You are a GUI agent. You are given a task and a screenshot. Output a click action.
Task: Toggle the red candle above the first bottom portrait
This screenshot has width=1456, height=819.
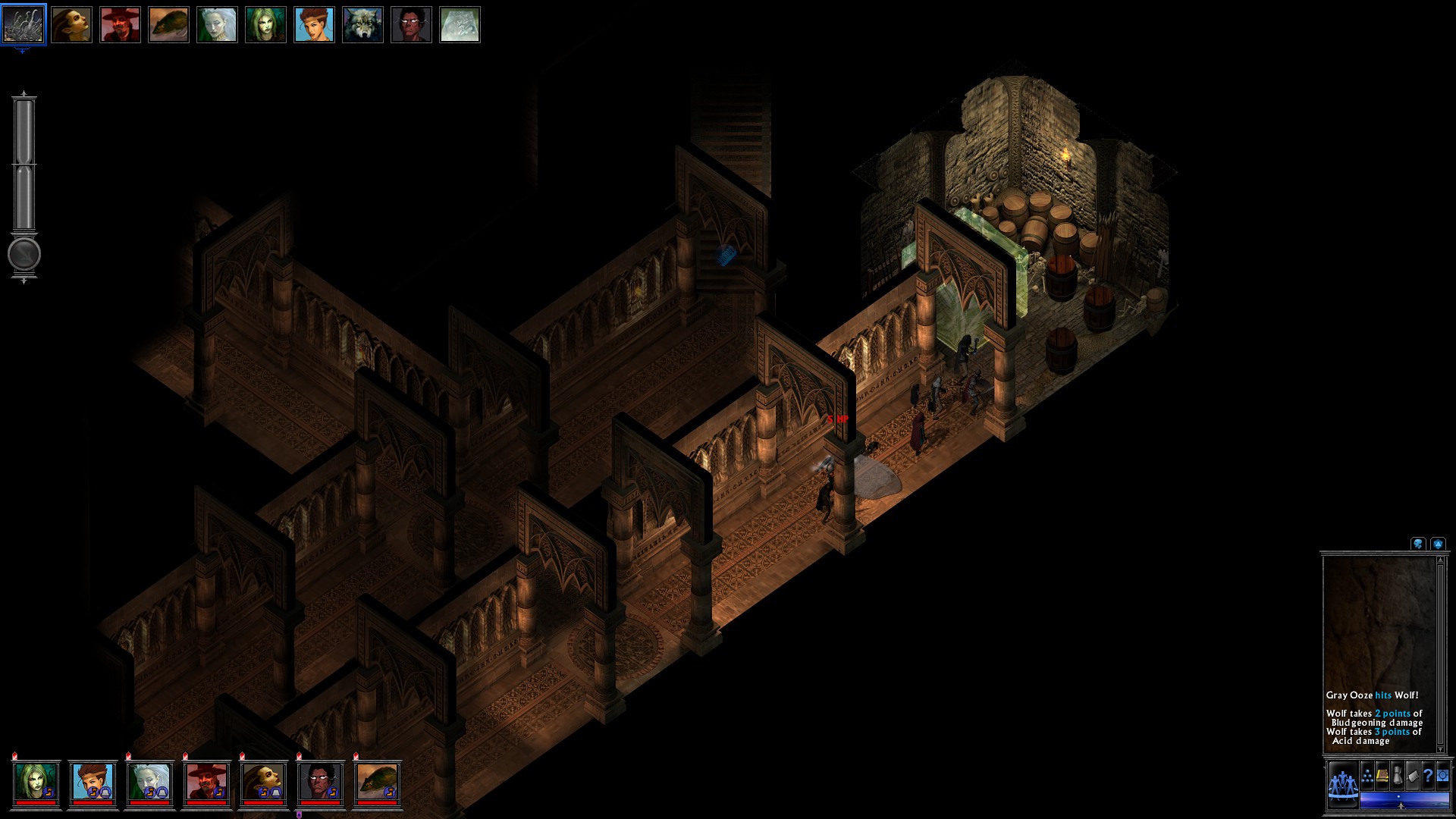[13, 757]
